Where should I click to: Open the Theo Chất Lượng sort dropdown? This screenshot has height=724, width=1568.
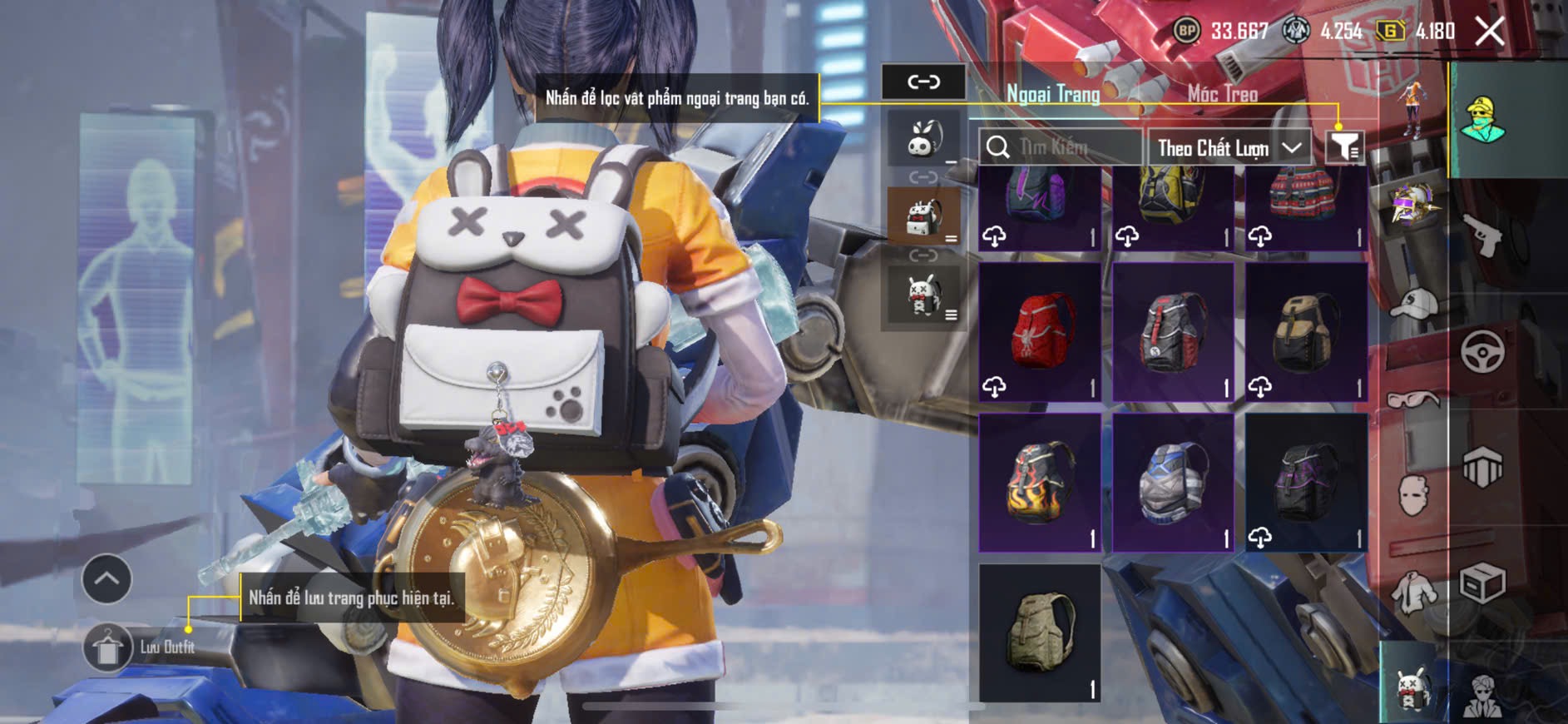pyautogui.click(x=1229, y=148)
